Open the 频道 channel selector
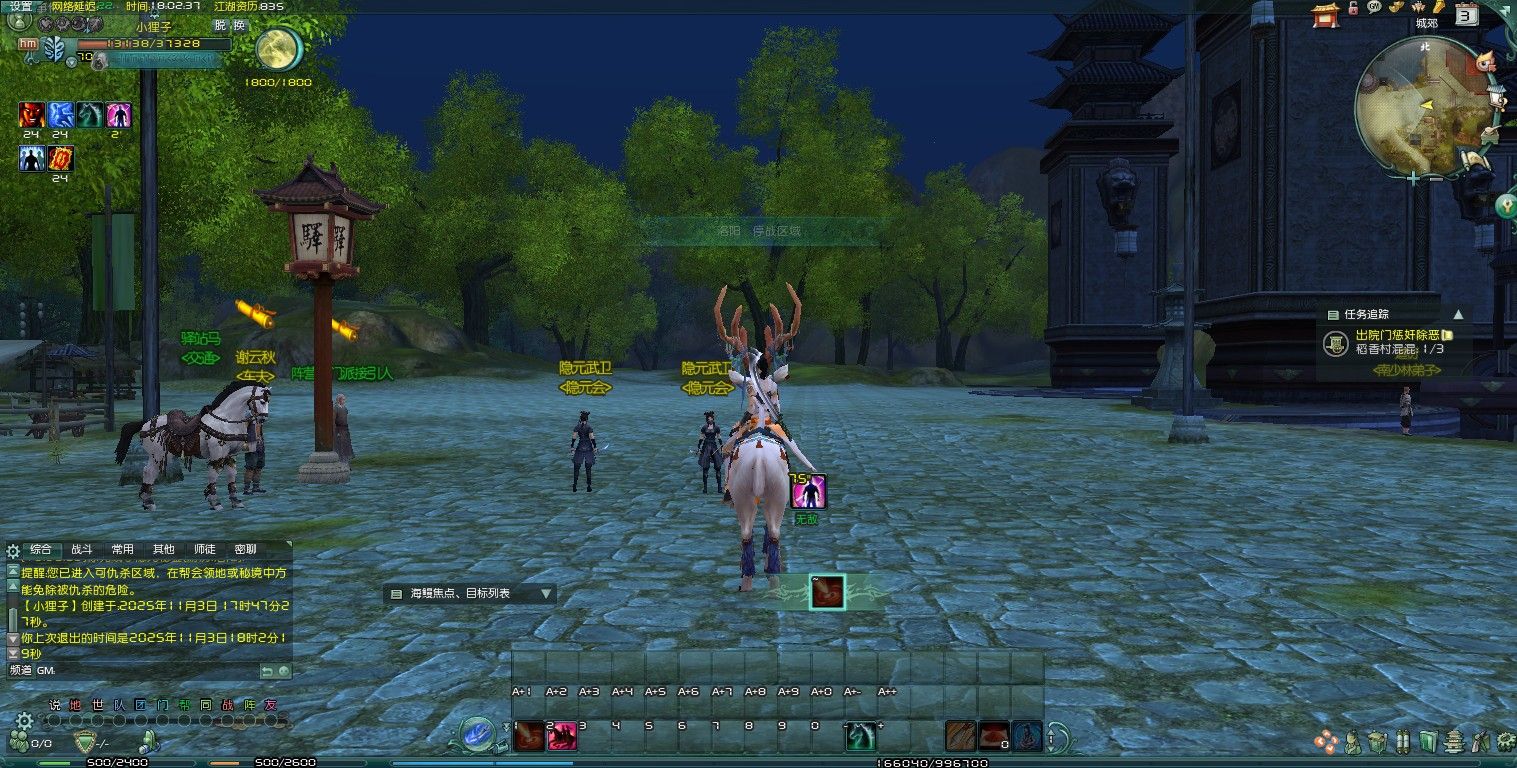The image size is (1517, 768). [x=20, y=670]
